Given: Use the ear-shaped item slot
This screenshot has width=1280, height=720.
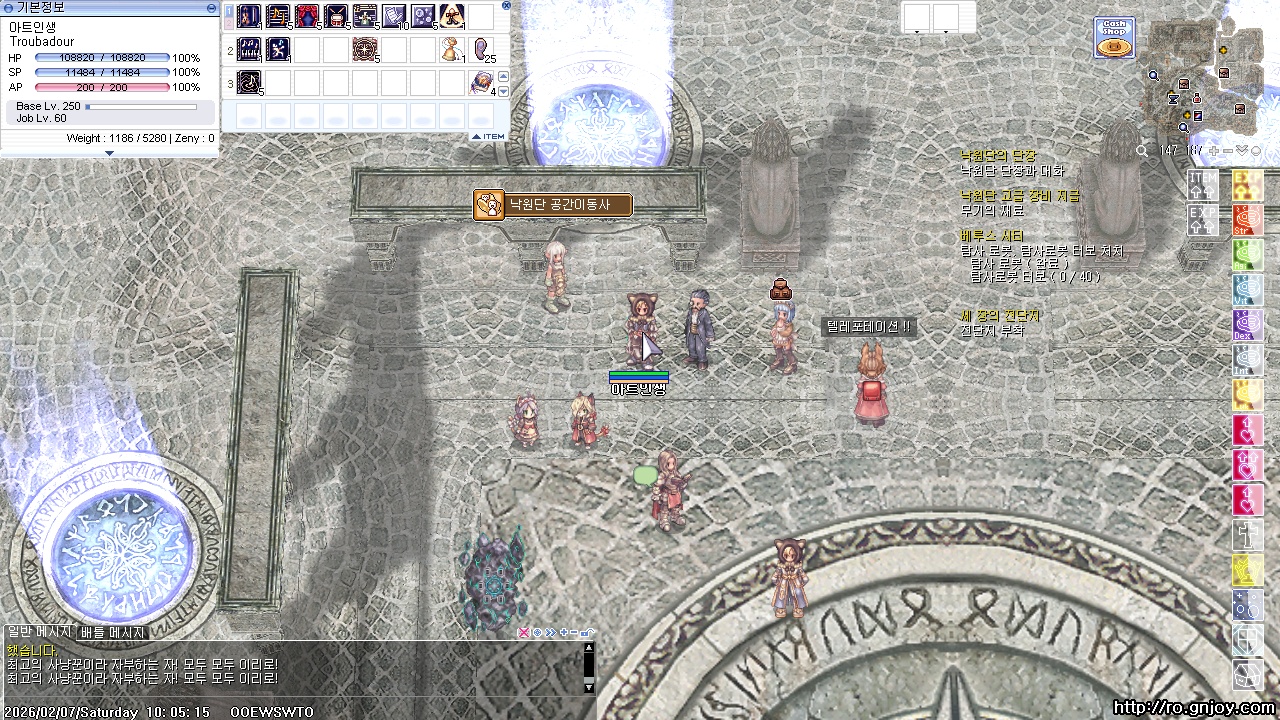Looking at the screenshot, I should pos(481,48).
